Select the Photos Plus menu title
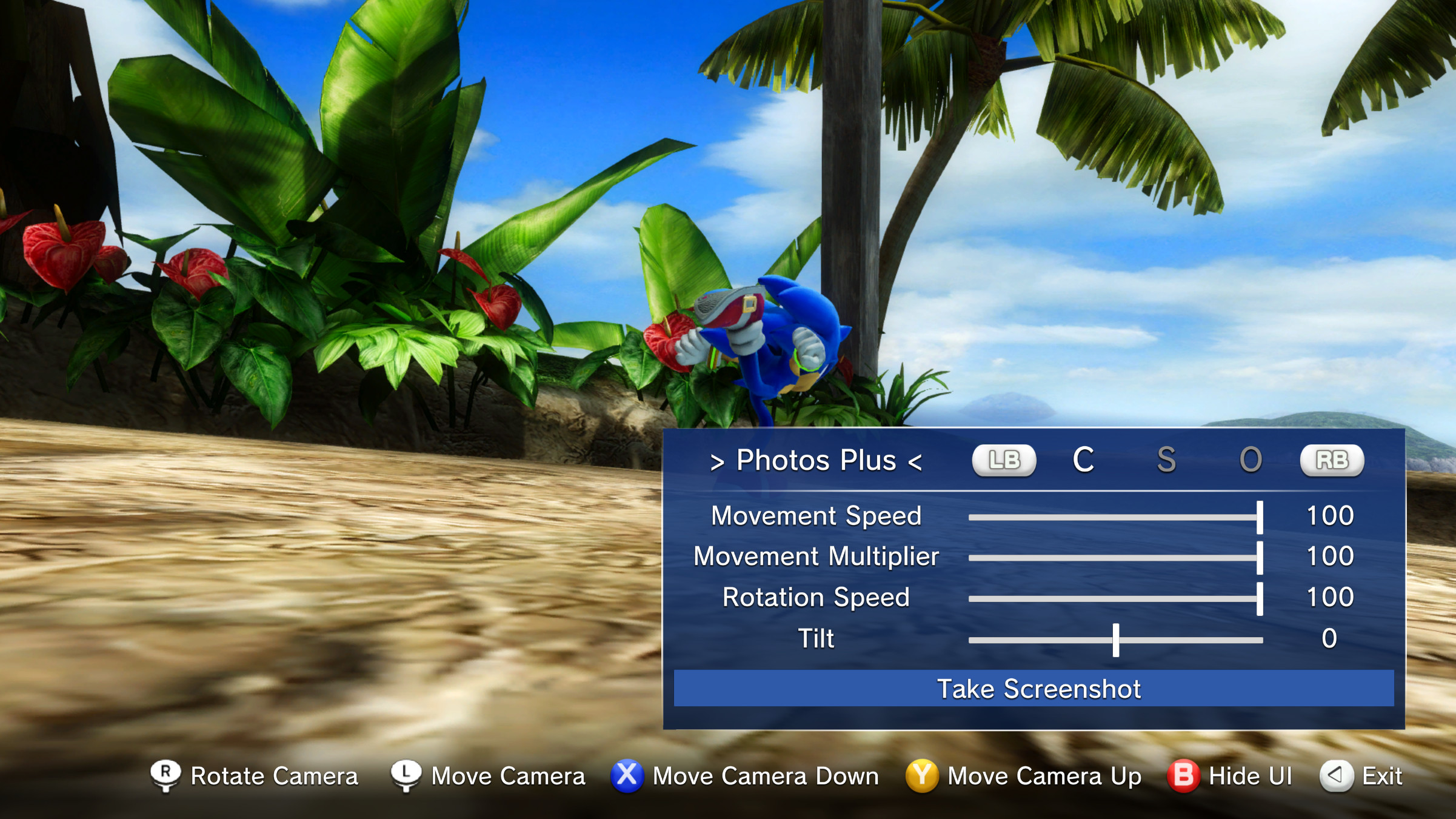The width and height of the screenshot is (1456, 819). pos(817,460)
